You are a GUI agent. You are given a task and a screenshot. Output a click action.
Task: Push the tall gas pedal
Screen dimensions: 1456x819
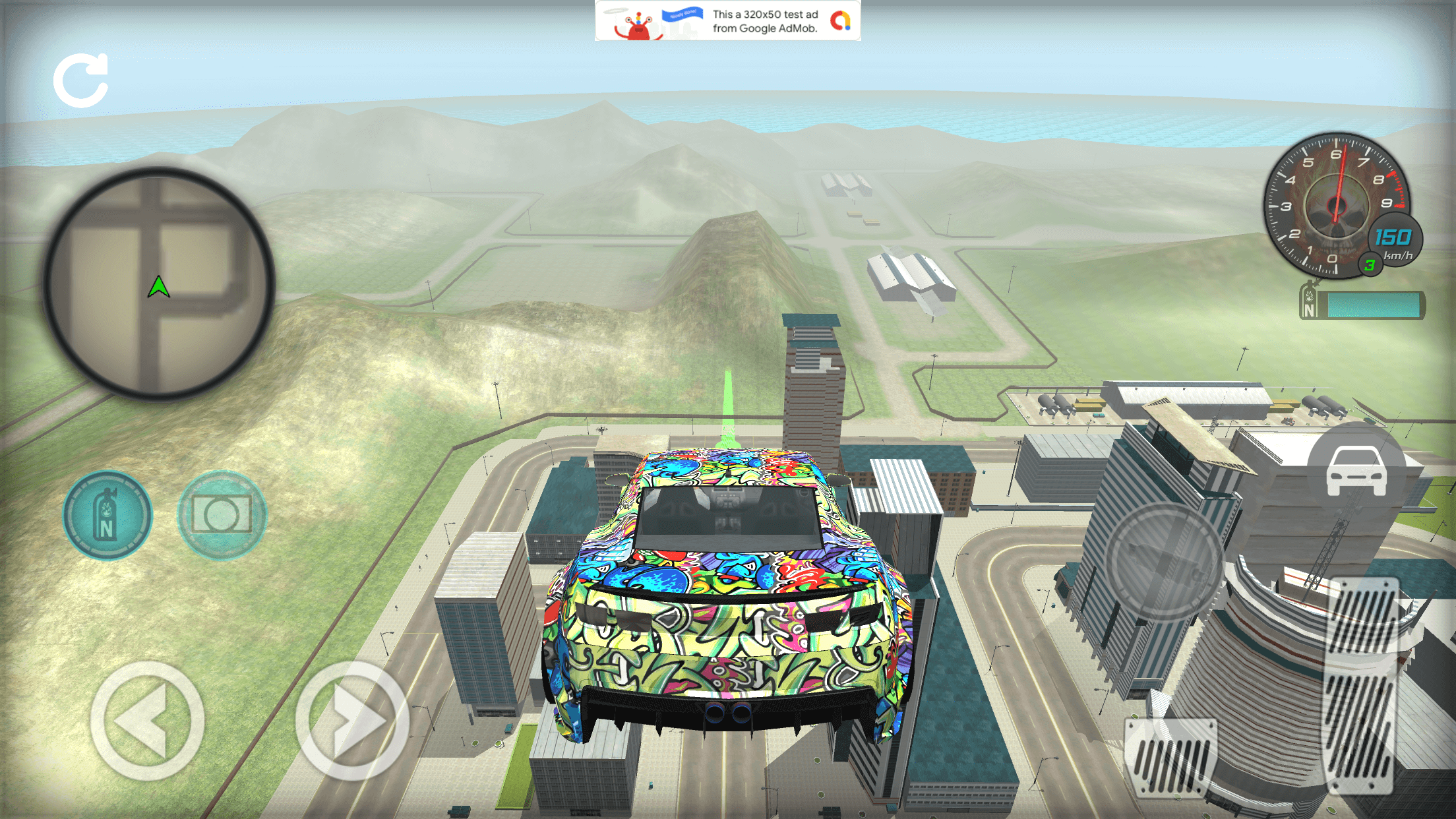click(1361, 686)
